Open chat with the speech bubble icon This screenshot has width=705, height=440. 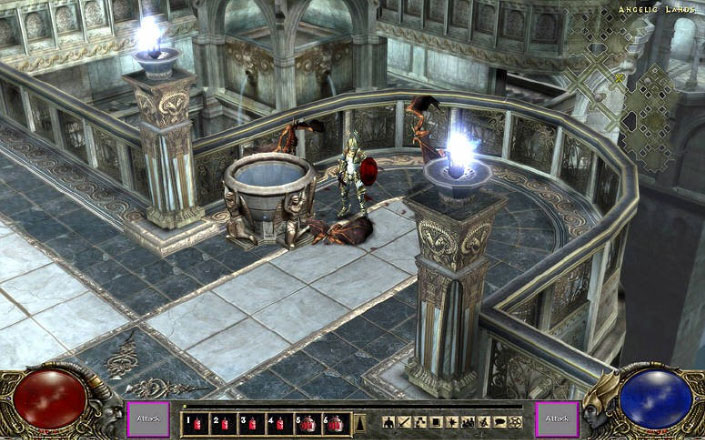[500, 421]
